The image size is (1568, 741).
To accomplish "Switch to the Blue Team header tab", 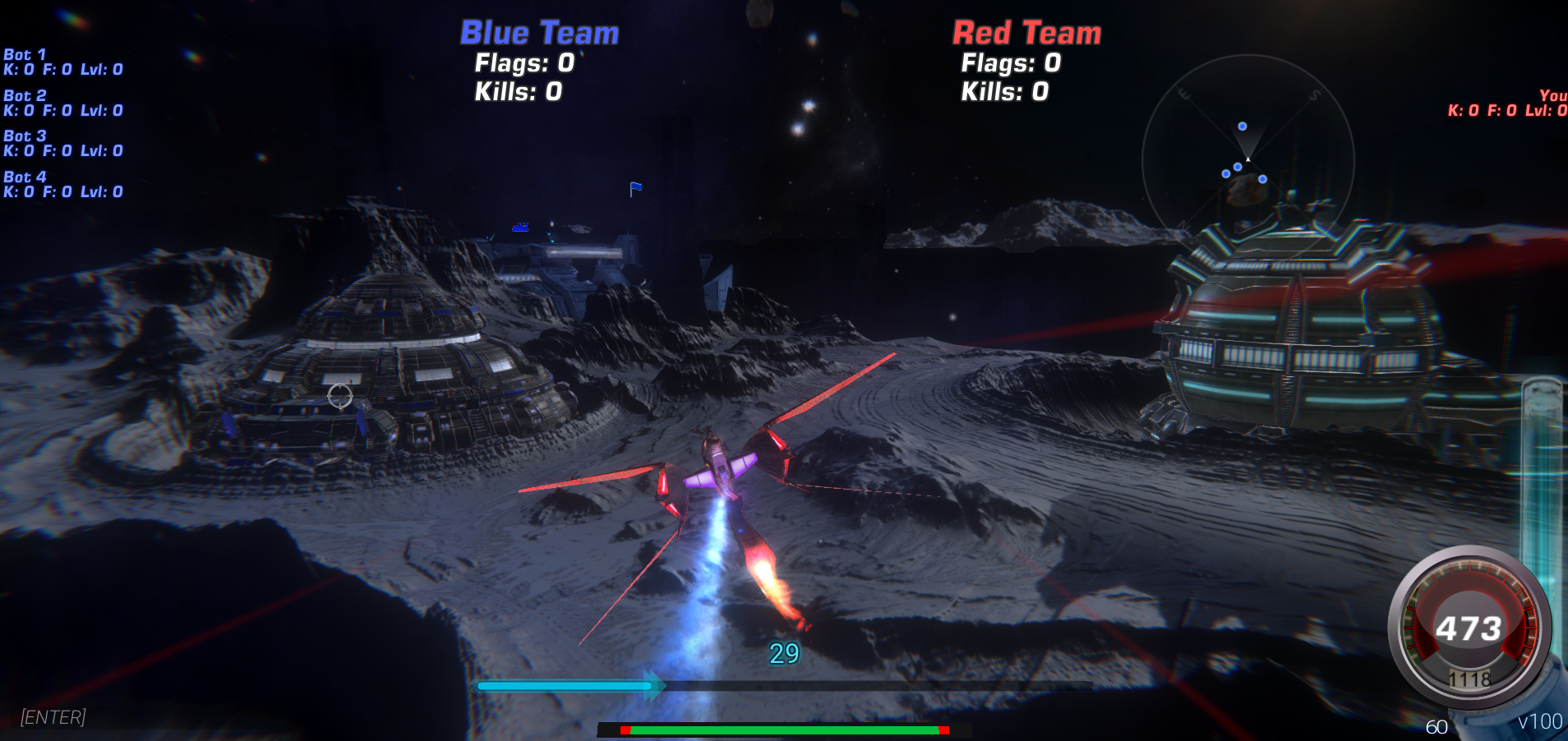I will tap(538, 33).
